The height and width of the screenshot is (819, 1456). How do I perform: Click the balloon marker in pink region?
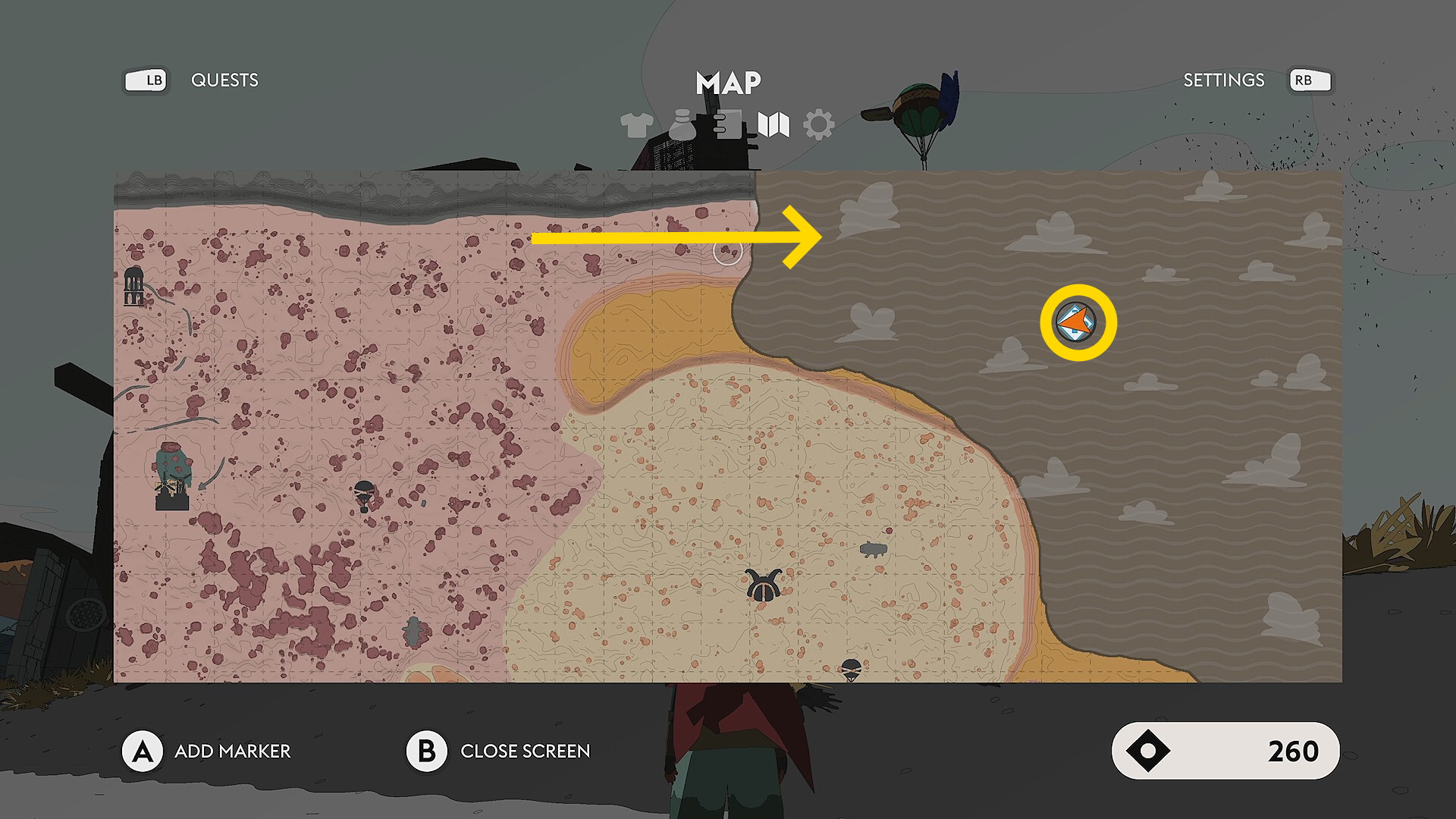pos(365,495)
